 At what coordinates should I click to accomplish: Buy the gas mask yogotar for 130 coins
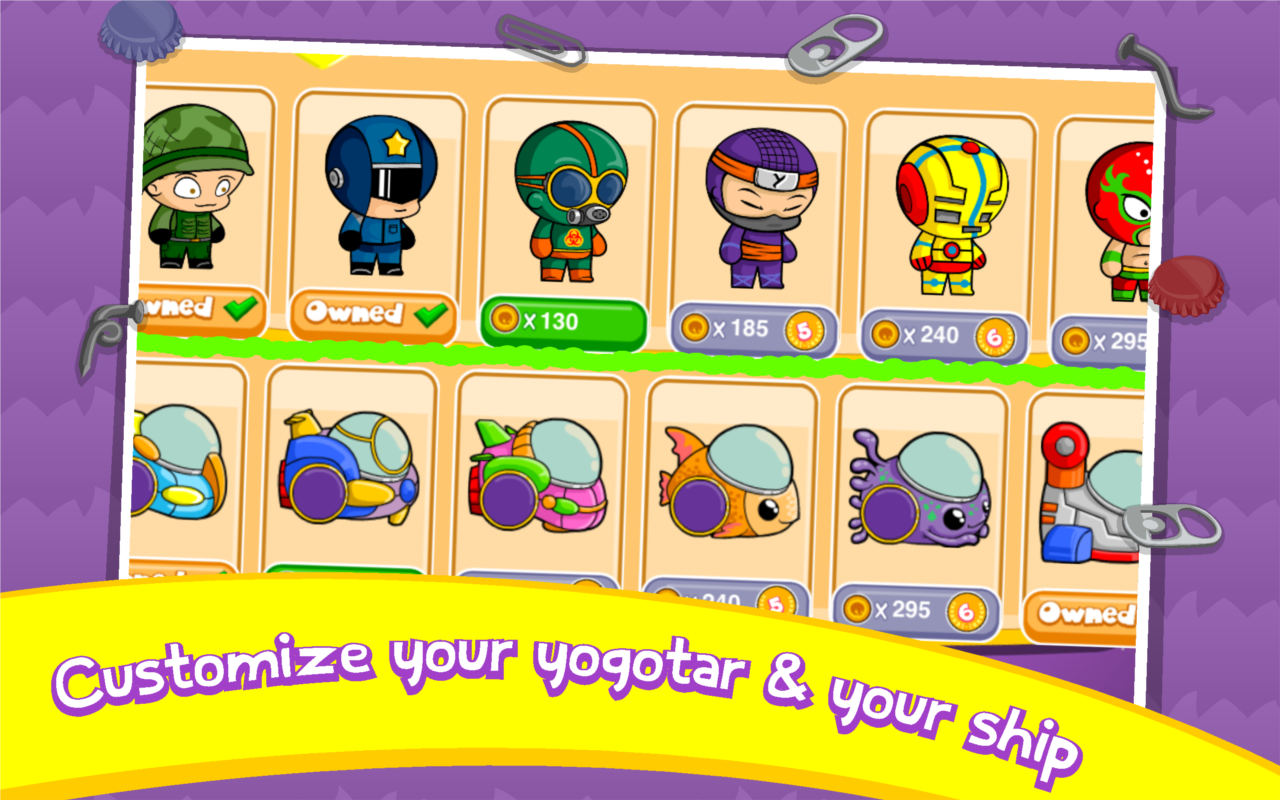(x=563, y=322)
